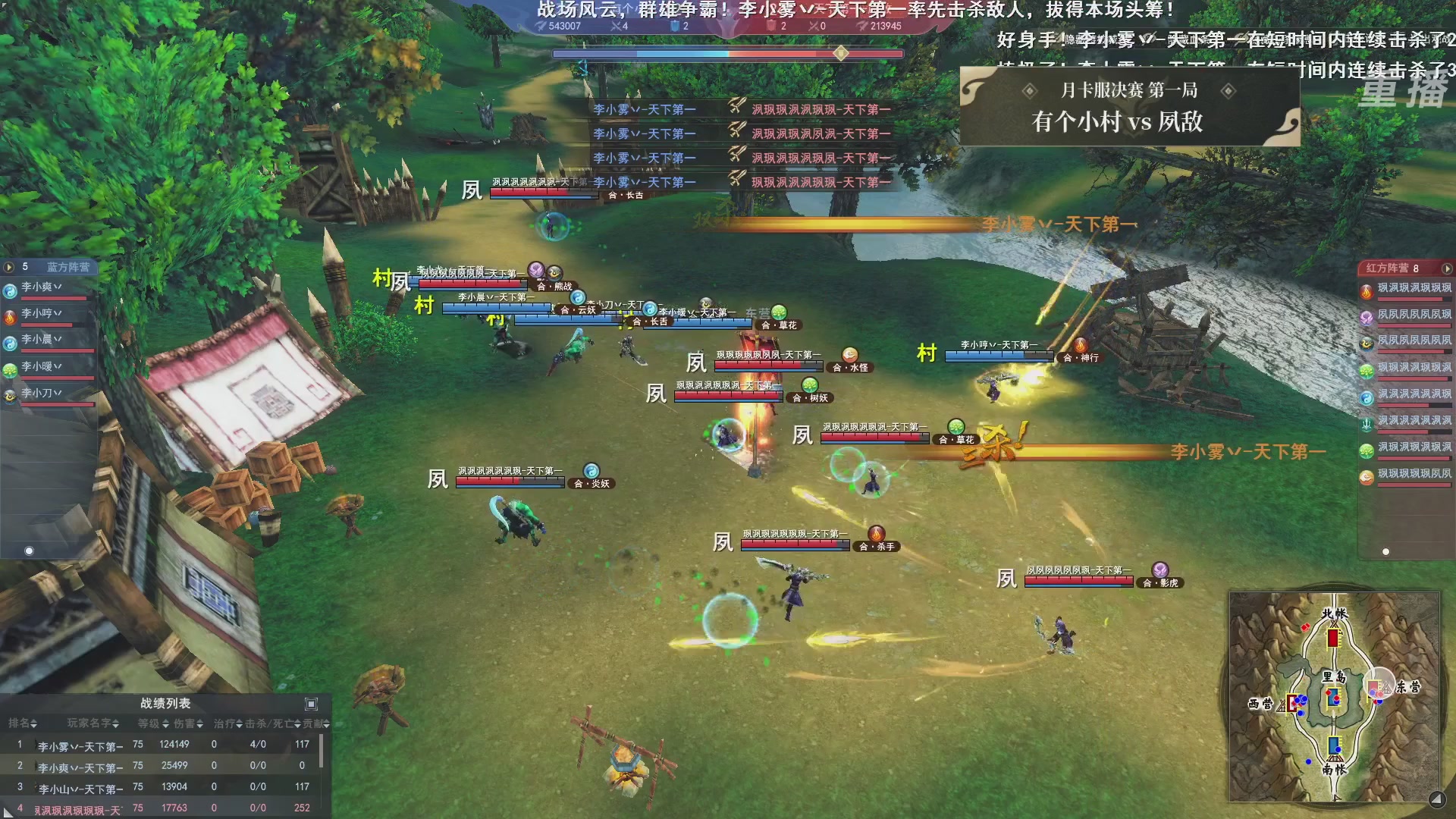Select the taiji element icon beside 李小爽∨
Screen dimensions: 1456x819
(9, 290)
